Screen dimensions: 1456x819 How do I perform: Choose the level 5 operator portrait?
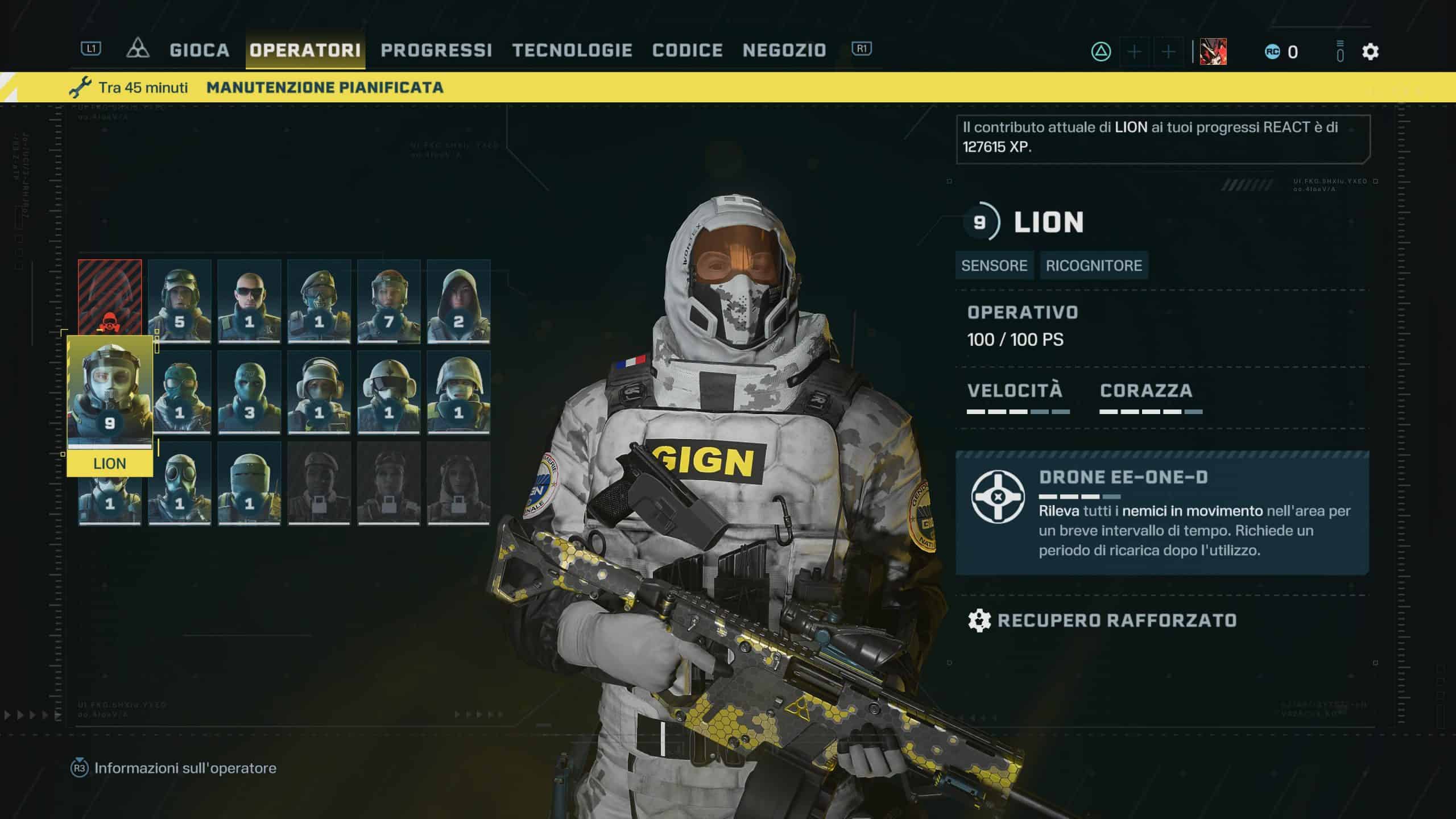click(x=180, y=301)
